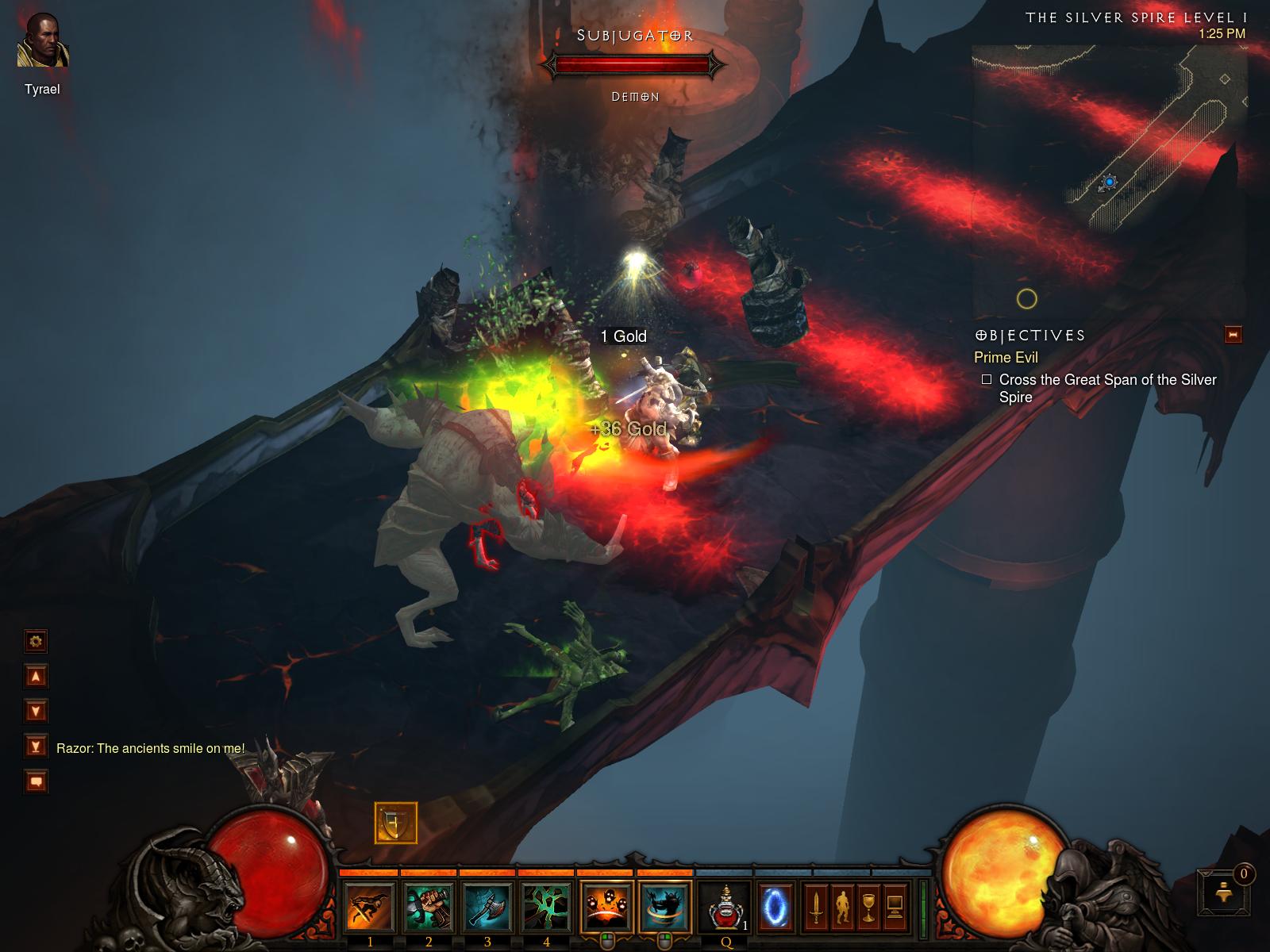Drink the red health potion

[x=725, y=906]
